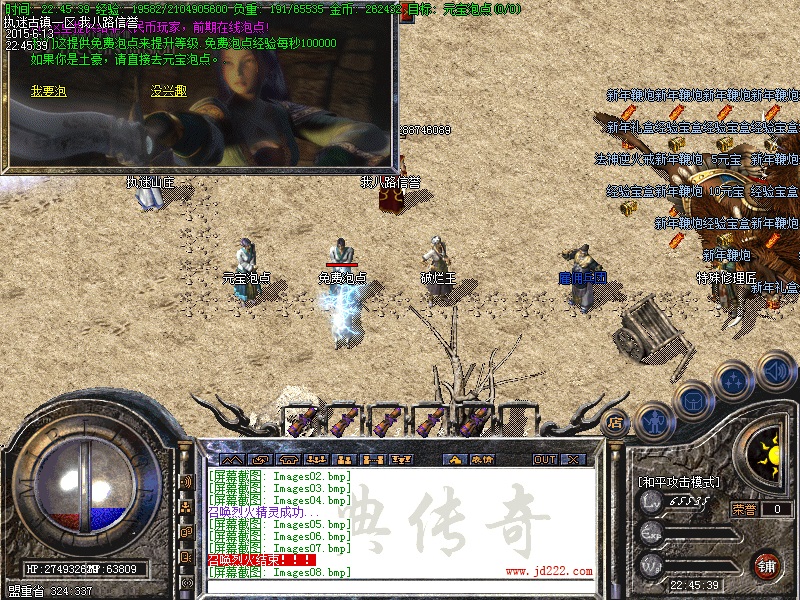The height and width of the screenshot is (600, 800).
Task: Open the 表情 emote button
Action: pos(482,460)
